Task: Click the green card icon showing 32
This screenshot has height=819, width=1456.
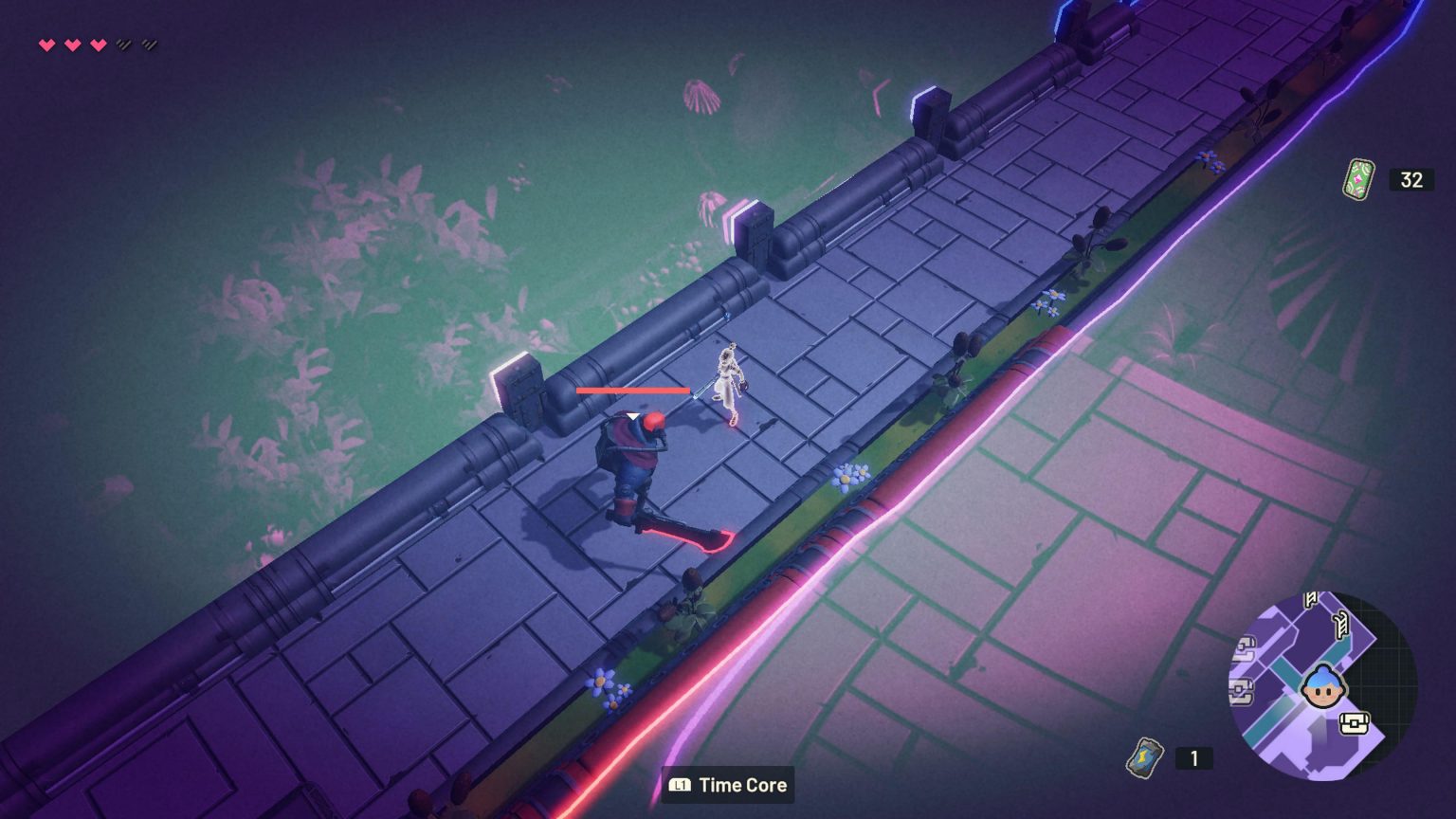Action: tap(1358, 178)
